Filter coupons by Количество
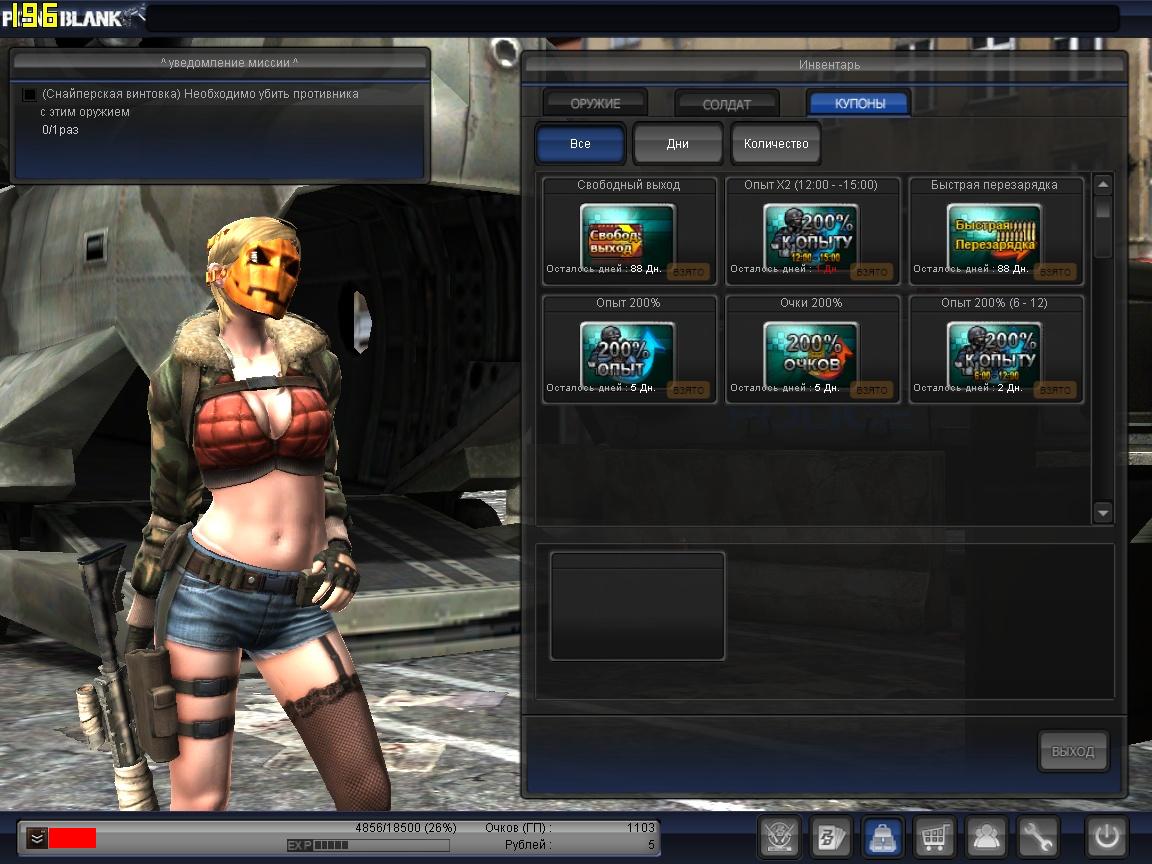This screenshot has width=1152, height=864. tap(776, 143)
